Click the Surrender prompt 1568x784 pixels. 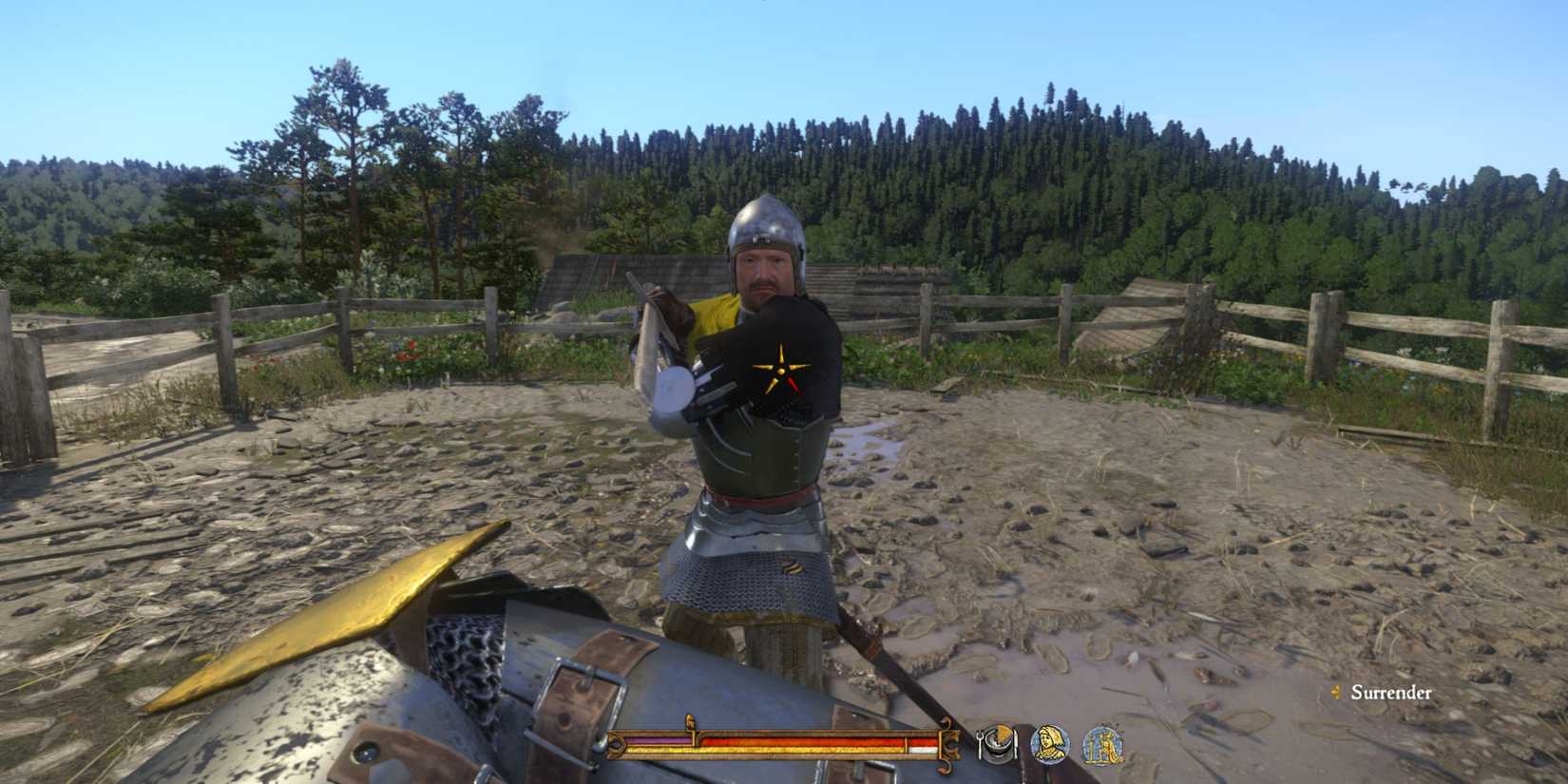(1392, 694)
